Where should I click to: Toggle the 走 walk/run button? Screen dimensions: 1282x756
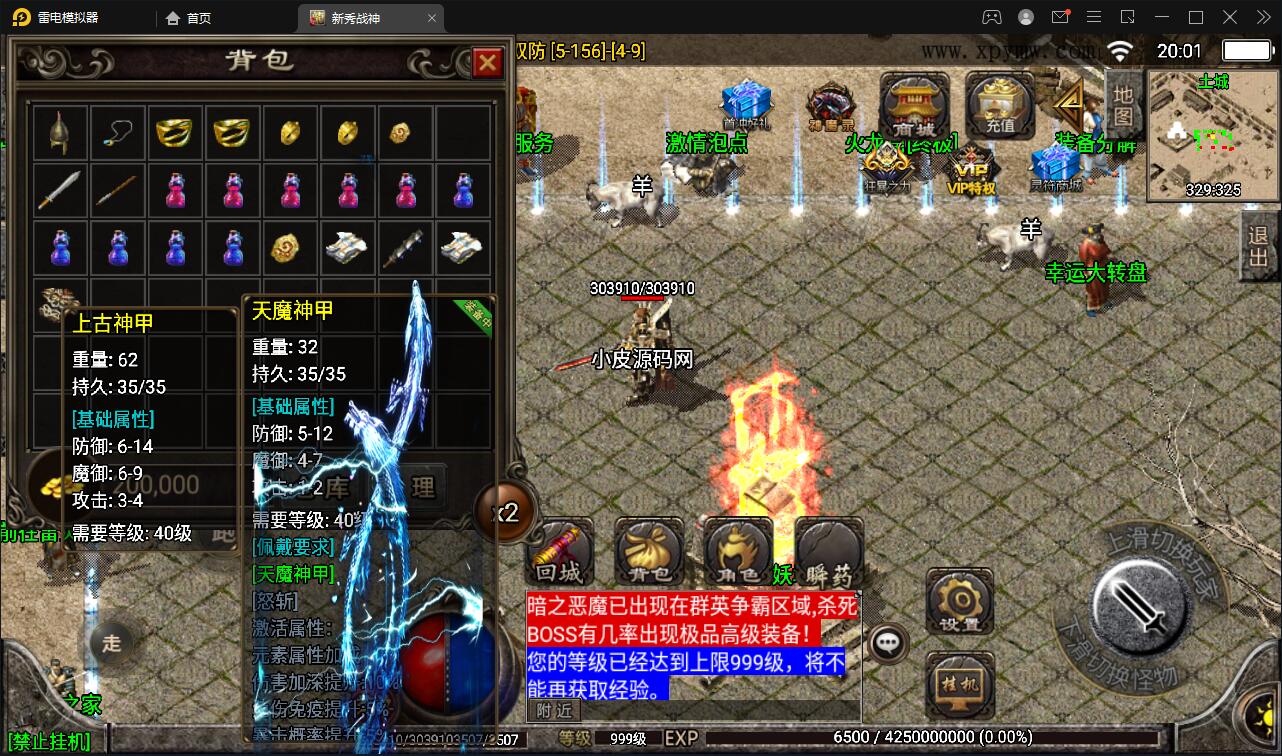tap(110, 645)
